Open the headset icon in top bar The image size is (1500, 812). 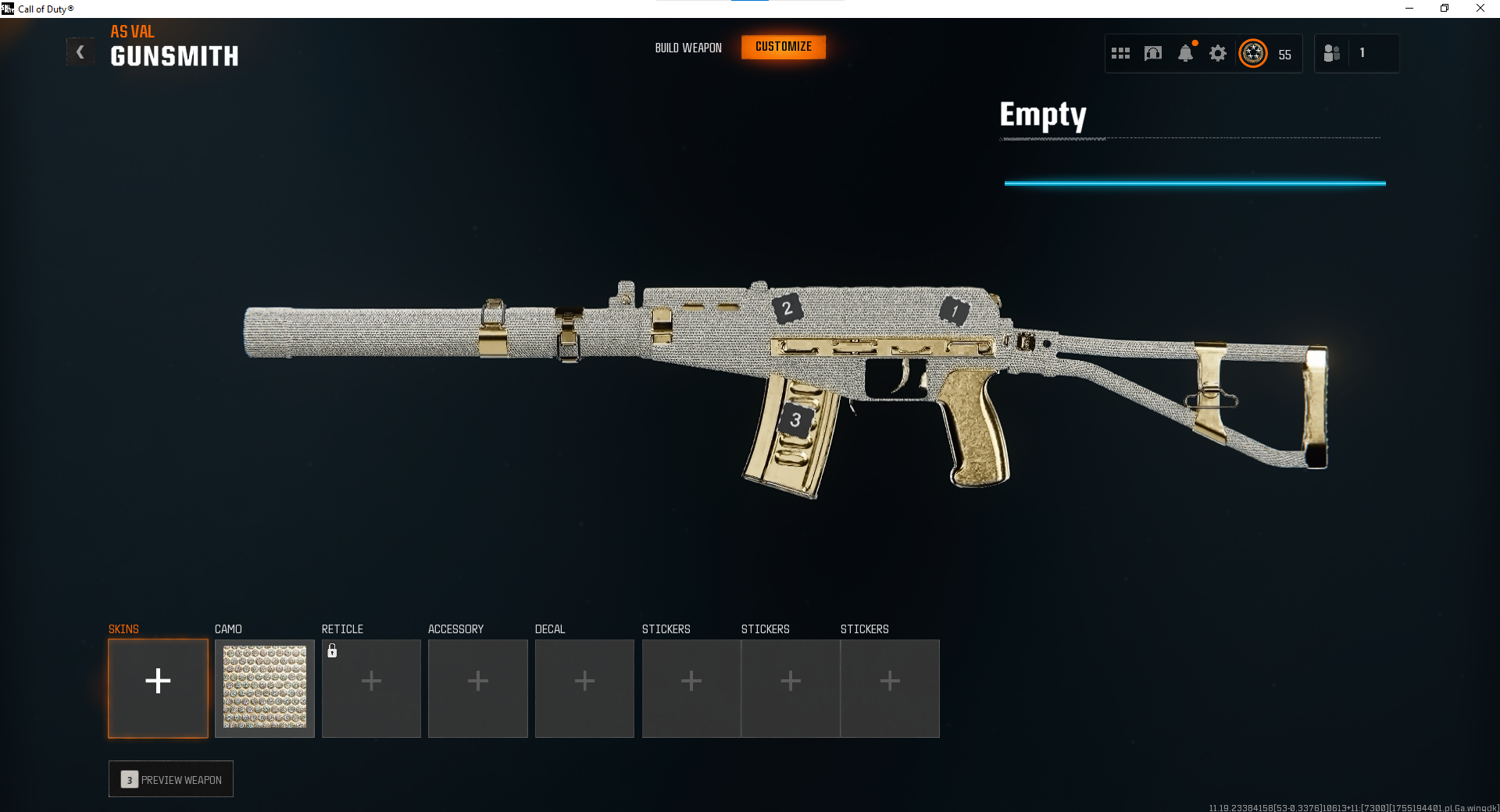tap(1152, 53)
